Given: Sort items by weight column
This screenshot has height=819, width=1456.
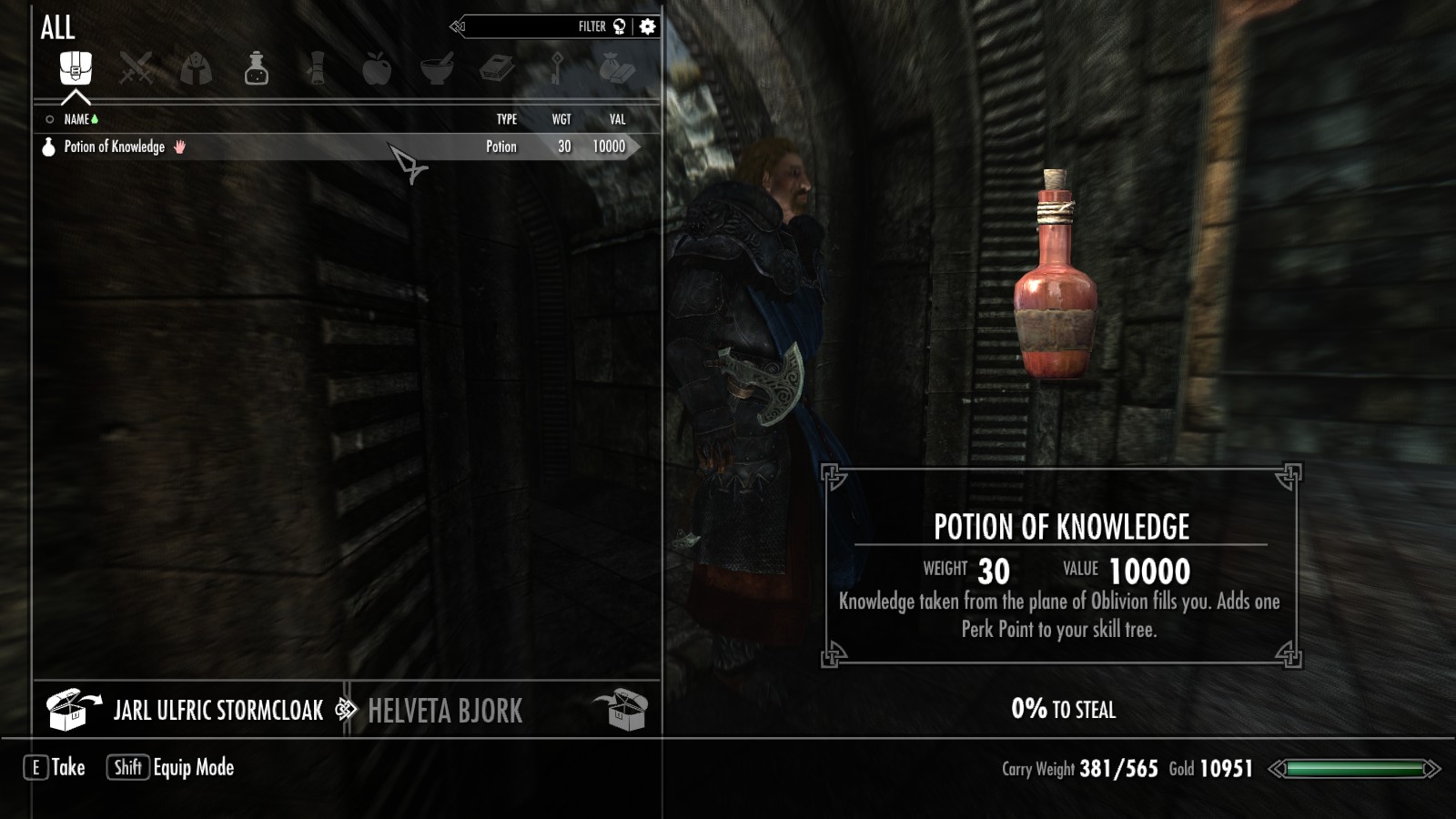Looking at the screenshot, I should [x=561, y=119].
